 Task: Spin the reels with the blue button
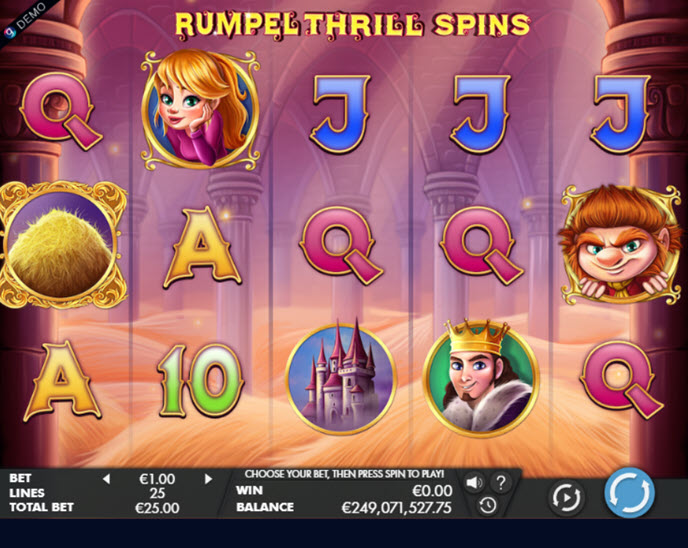click(629, 494)
